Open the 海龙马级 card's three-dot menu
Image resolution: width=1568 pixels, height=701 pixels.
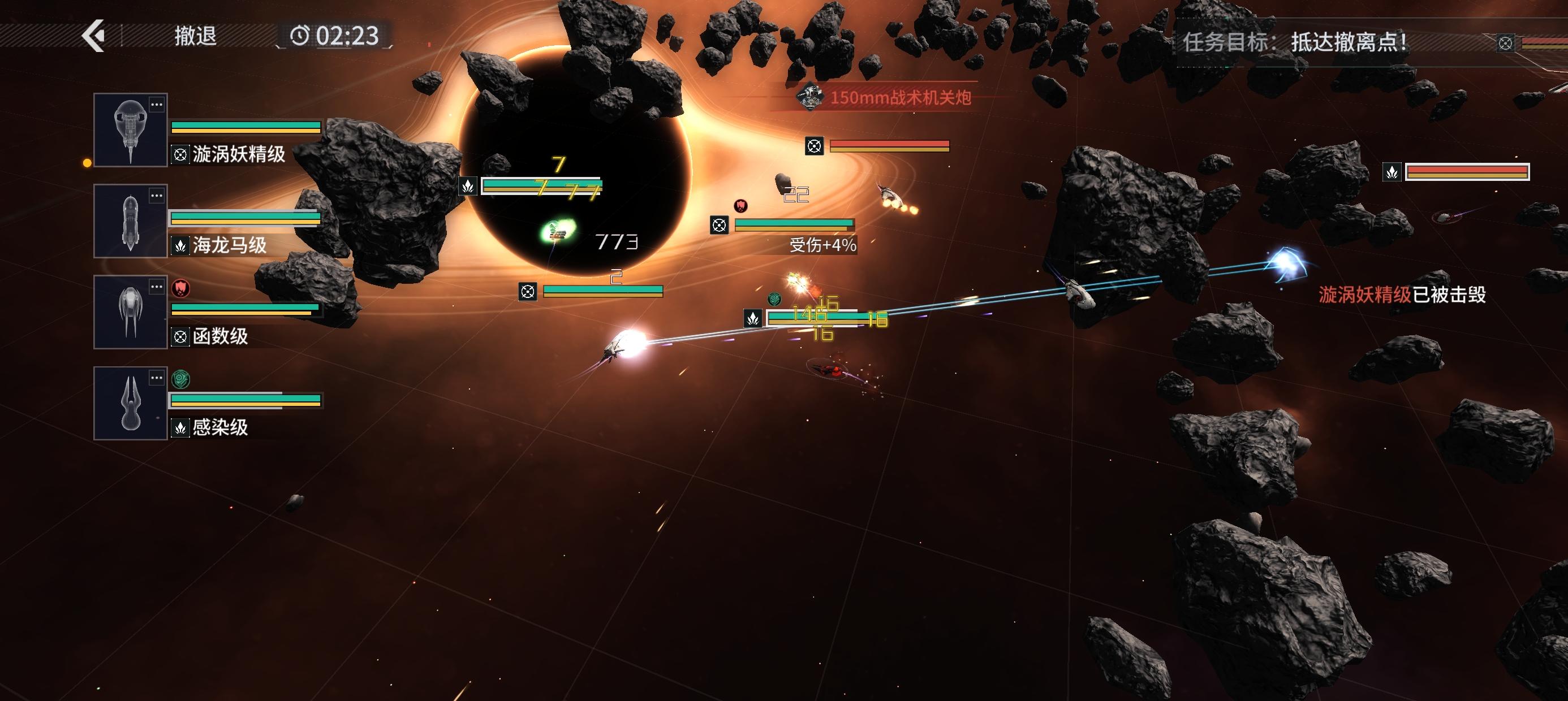pyautogui.click(x=157, y=196)
